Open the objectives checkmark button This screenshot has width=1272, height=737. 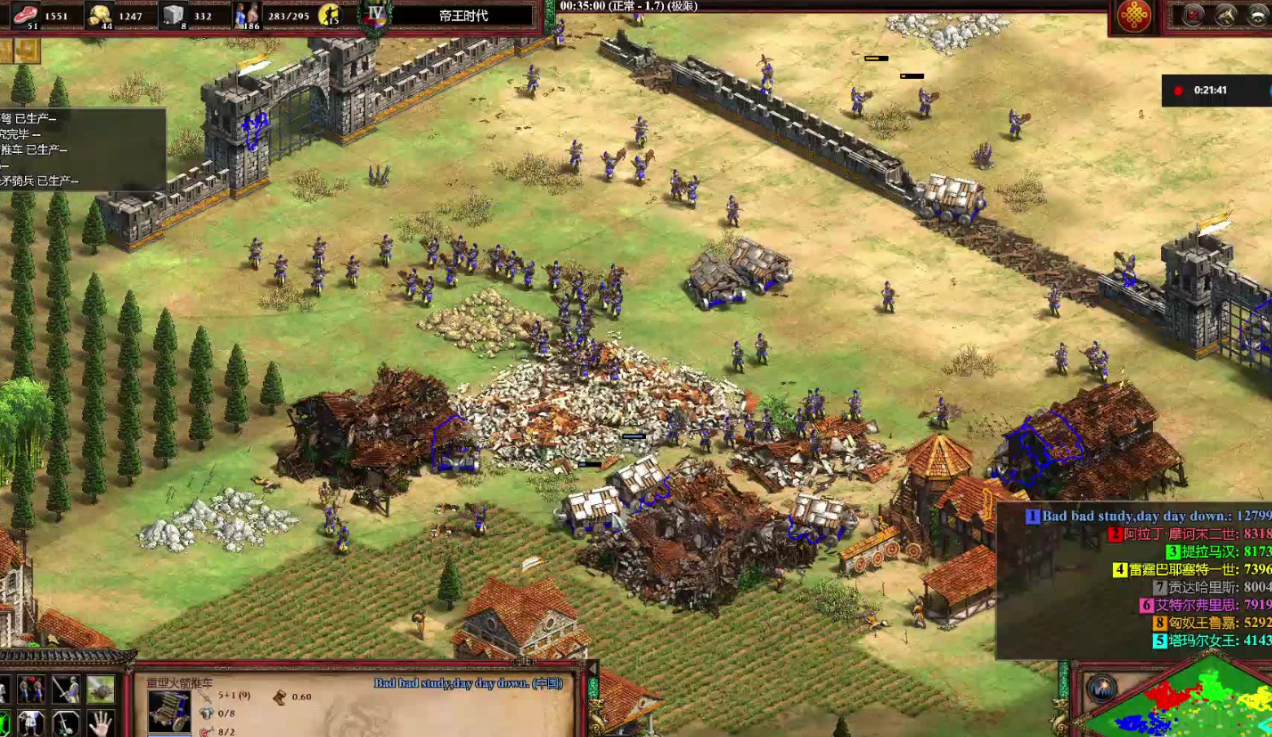pyautogui.click(x=1194, y=14)
